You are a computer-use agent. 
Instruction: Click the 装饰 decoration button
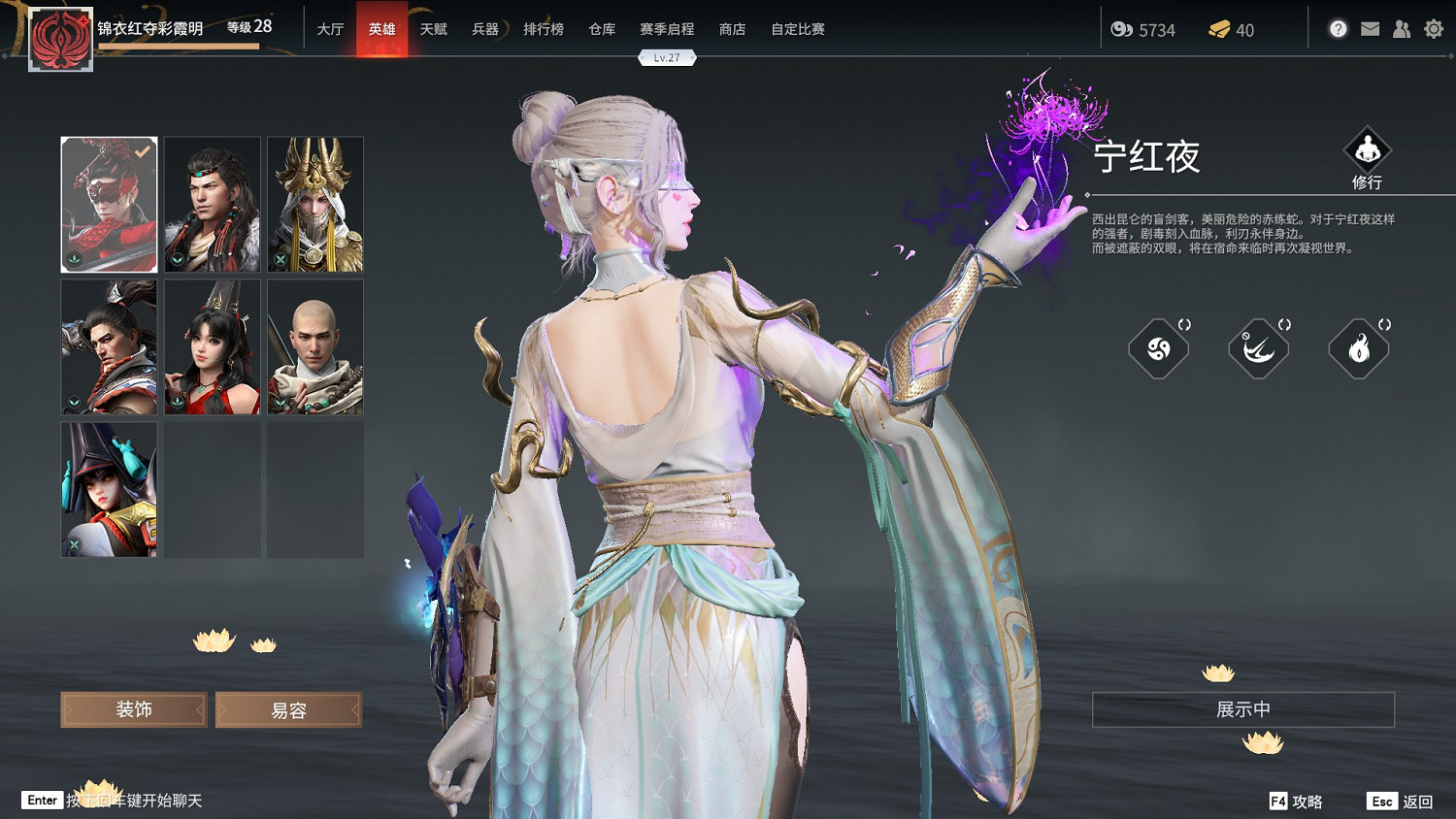coord(133,709)
